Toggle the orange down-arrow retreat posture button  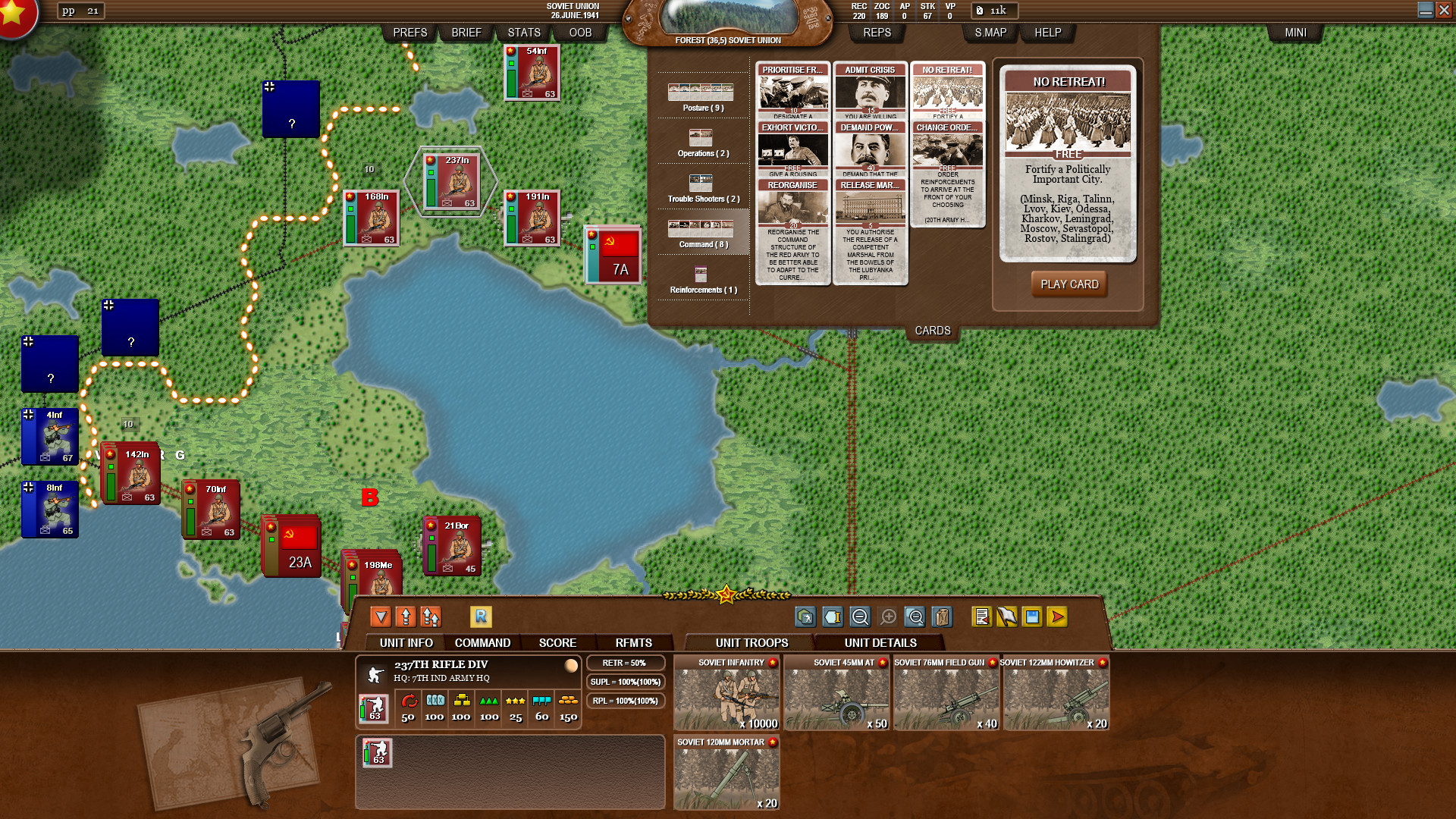[381, 617]
